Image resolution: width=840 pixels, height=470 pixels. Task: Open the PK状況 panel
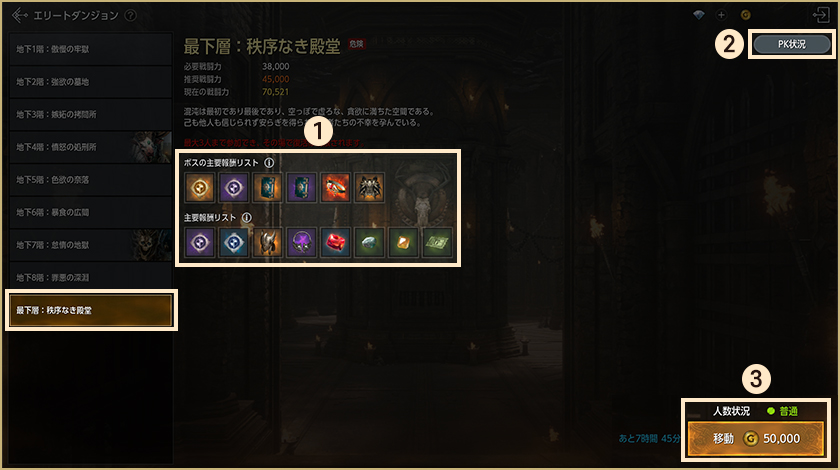790,45
